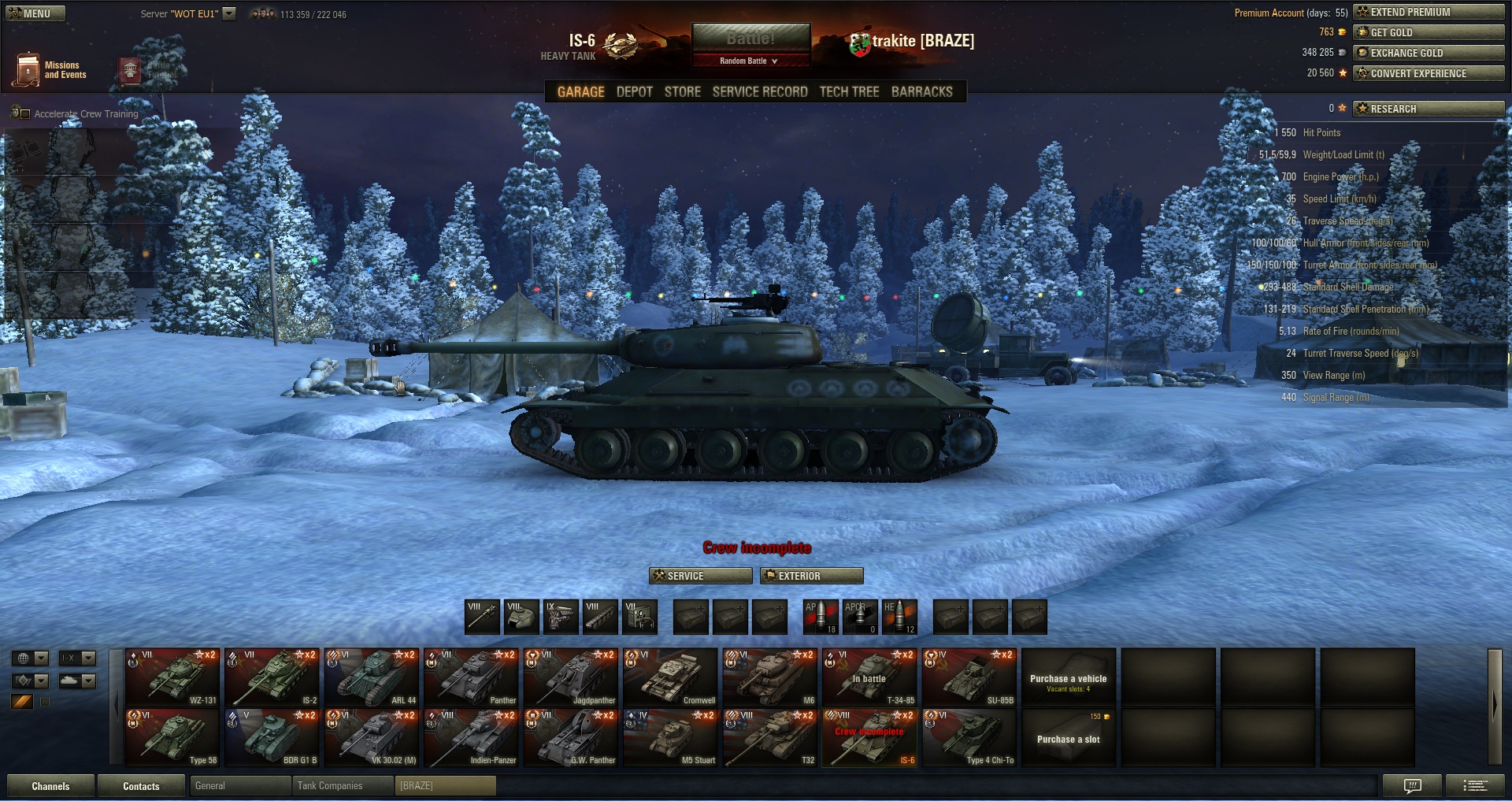Image resolution: width=1512 pixels, height=801 pixels.
Task: Choose Convert Experience
Action: click(x=1428, y=73)
